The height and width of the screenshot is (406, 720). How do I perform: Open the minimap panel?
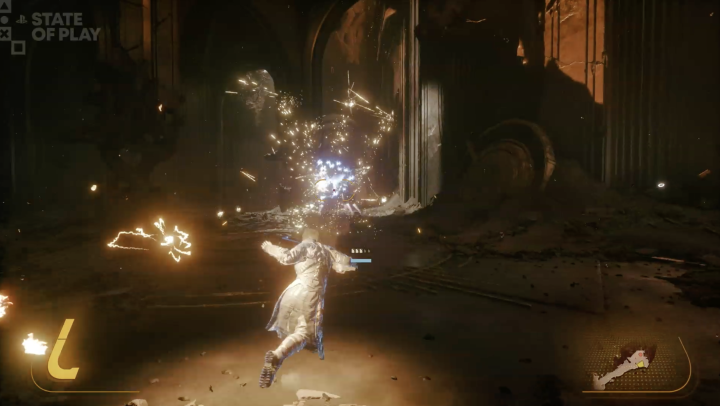(x=637, y=365)
